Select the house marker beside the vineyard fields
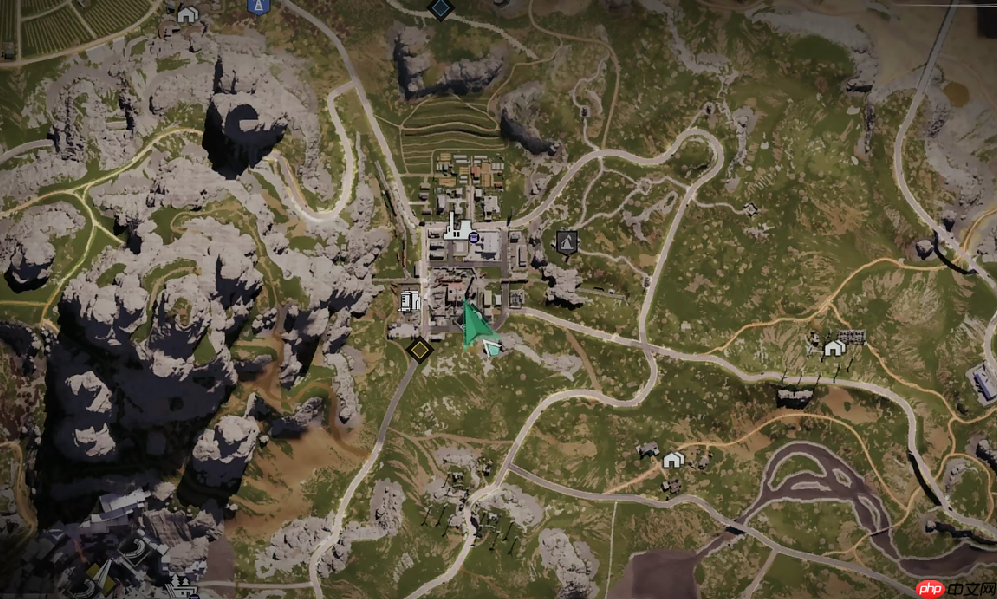This screenshot has width=997, height=599. coord(186,15)
